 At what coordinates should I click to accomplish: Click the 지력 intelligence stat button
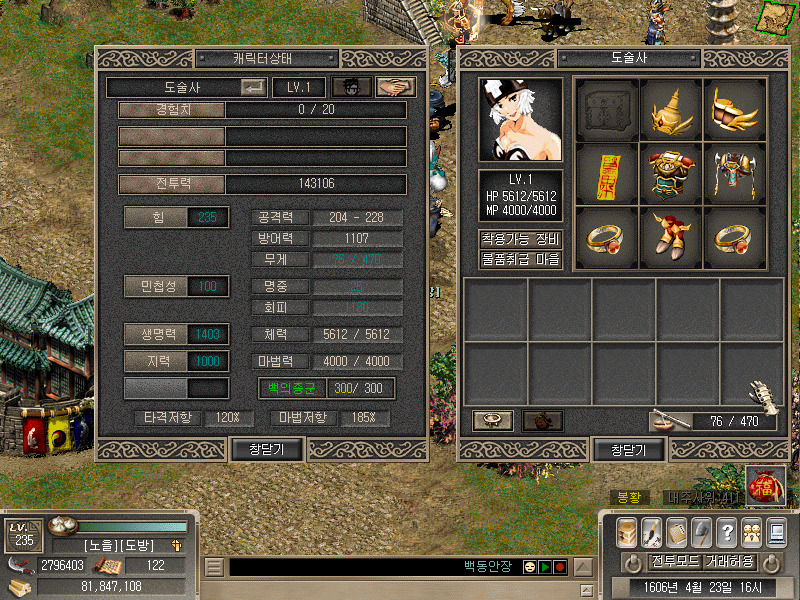pyautogui.click(x=156, y=360)
